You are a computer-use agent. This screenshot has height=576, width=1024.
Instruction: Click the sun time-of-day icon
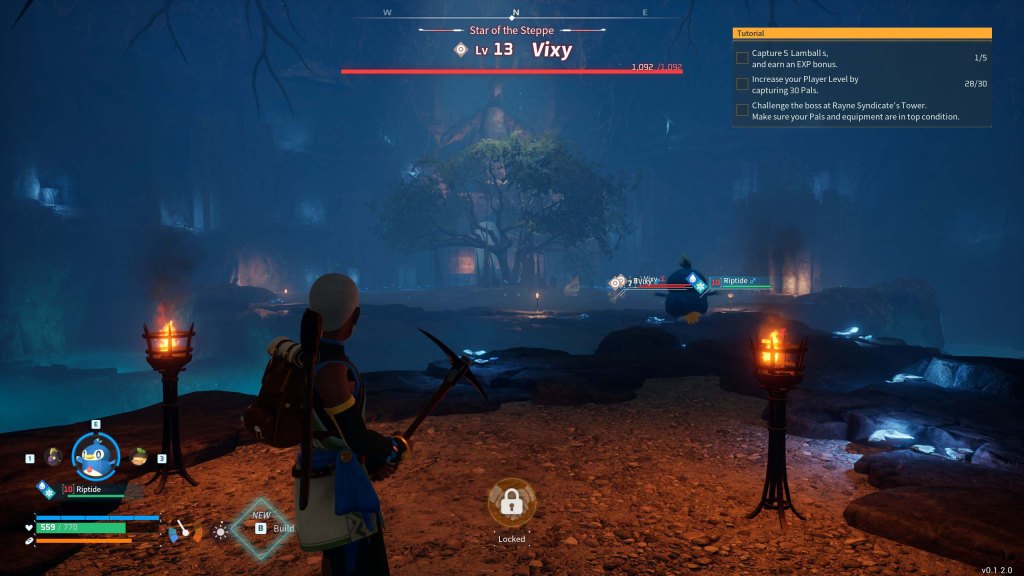[x=220, y=530]
